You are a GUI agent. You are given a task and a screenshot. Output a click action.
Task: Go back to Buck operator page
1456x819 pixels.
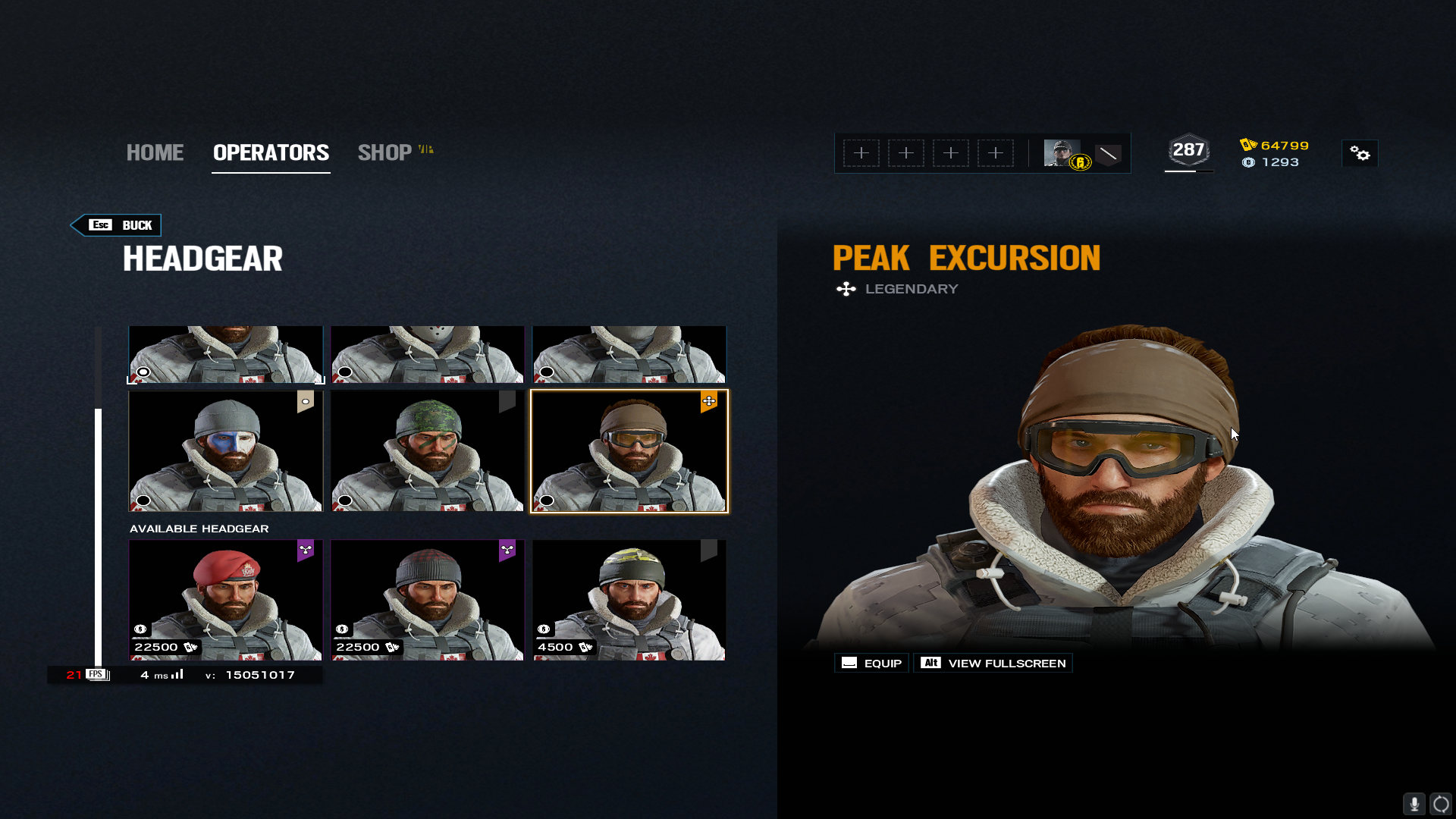(x=117, y=225)
